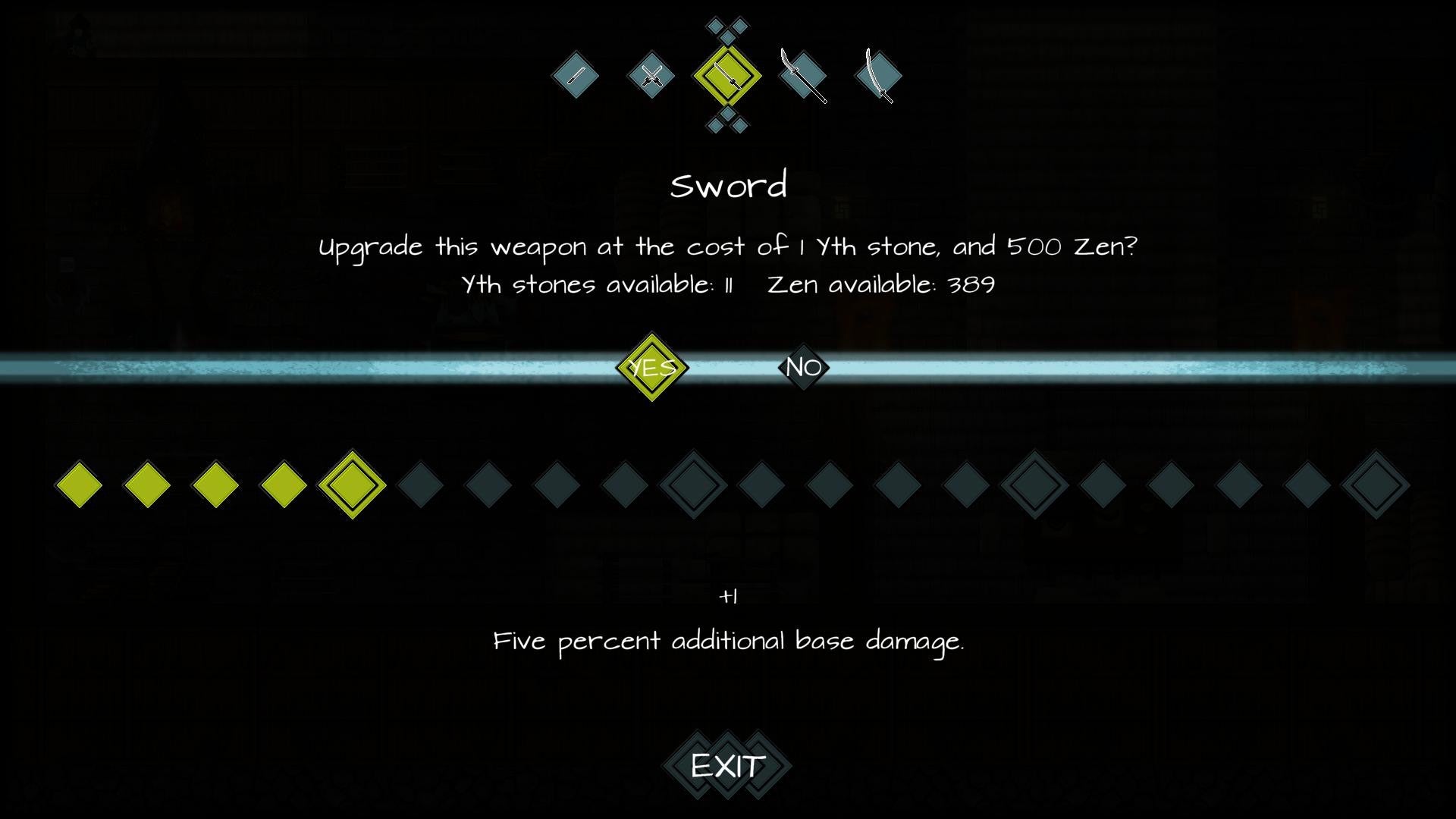The width and height of the screenshot is (1456, 819).
Task: Click the large milestone diamond near level fifteen
Action: coord(1034,484)
